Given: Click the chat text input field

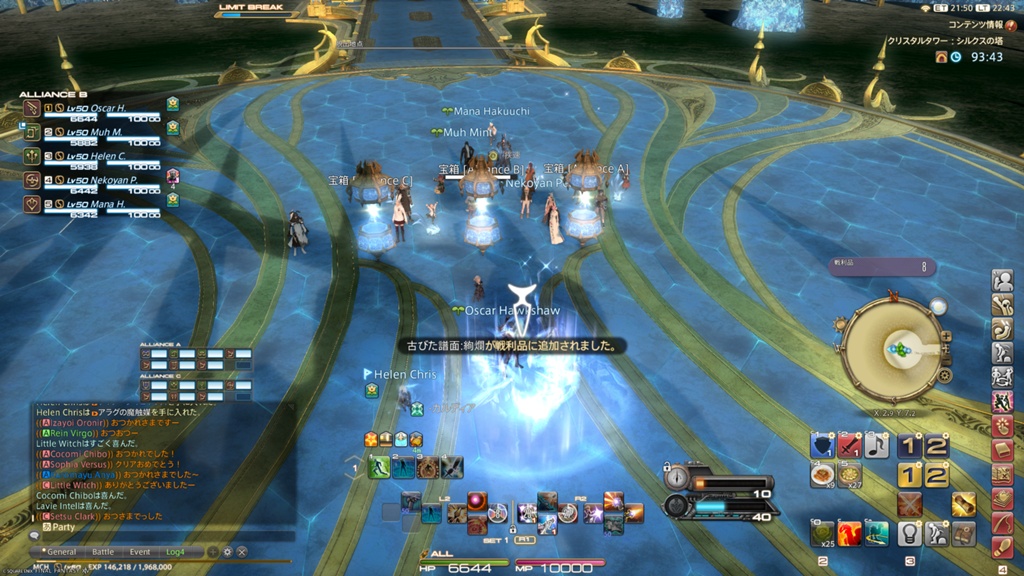Looking at the screenshot, I should [x=160, y=536].
